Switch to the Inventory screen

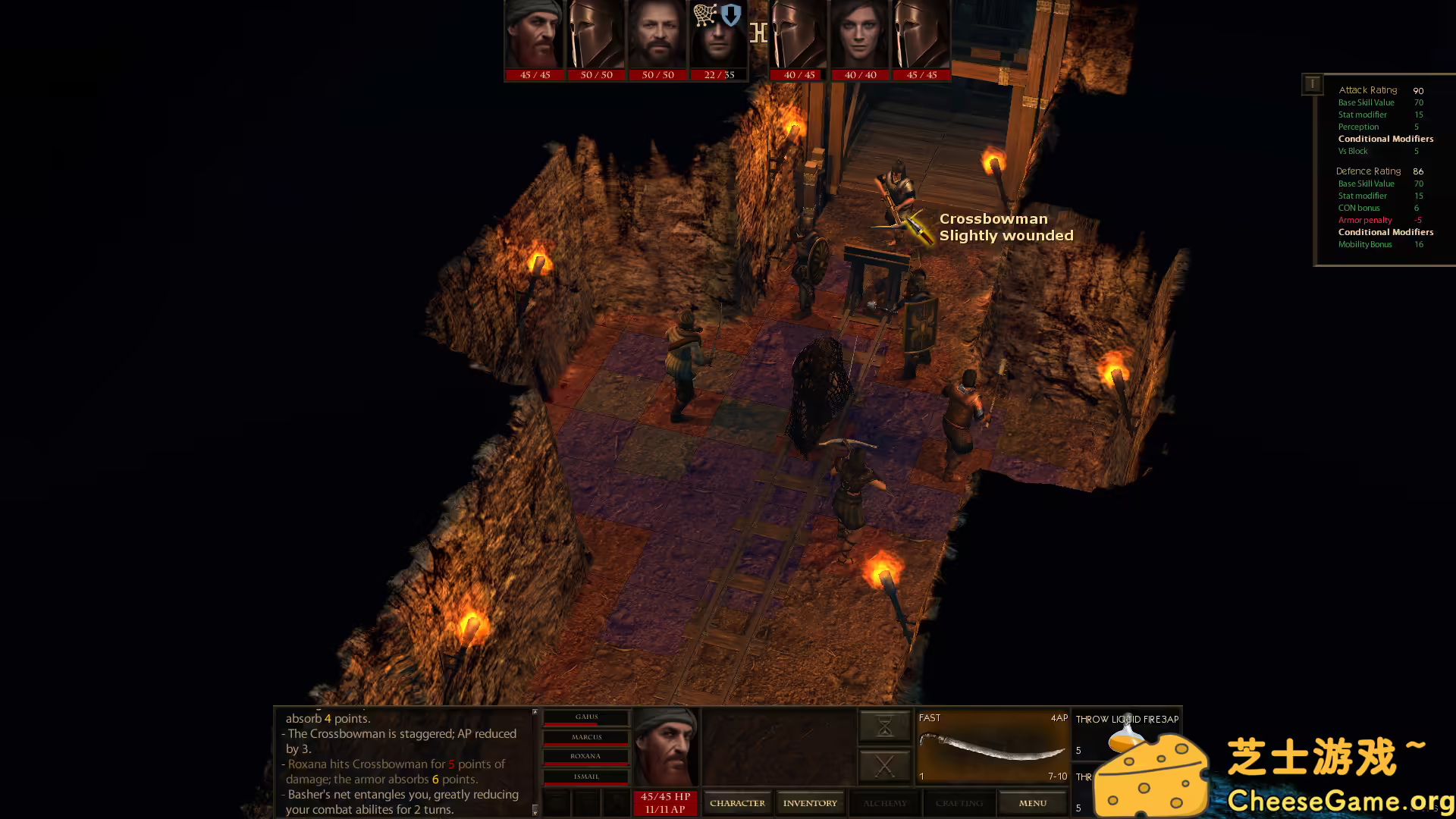pyautogui.click(x=810, y=802)
